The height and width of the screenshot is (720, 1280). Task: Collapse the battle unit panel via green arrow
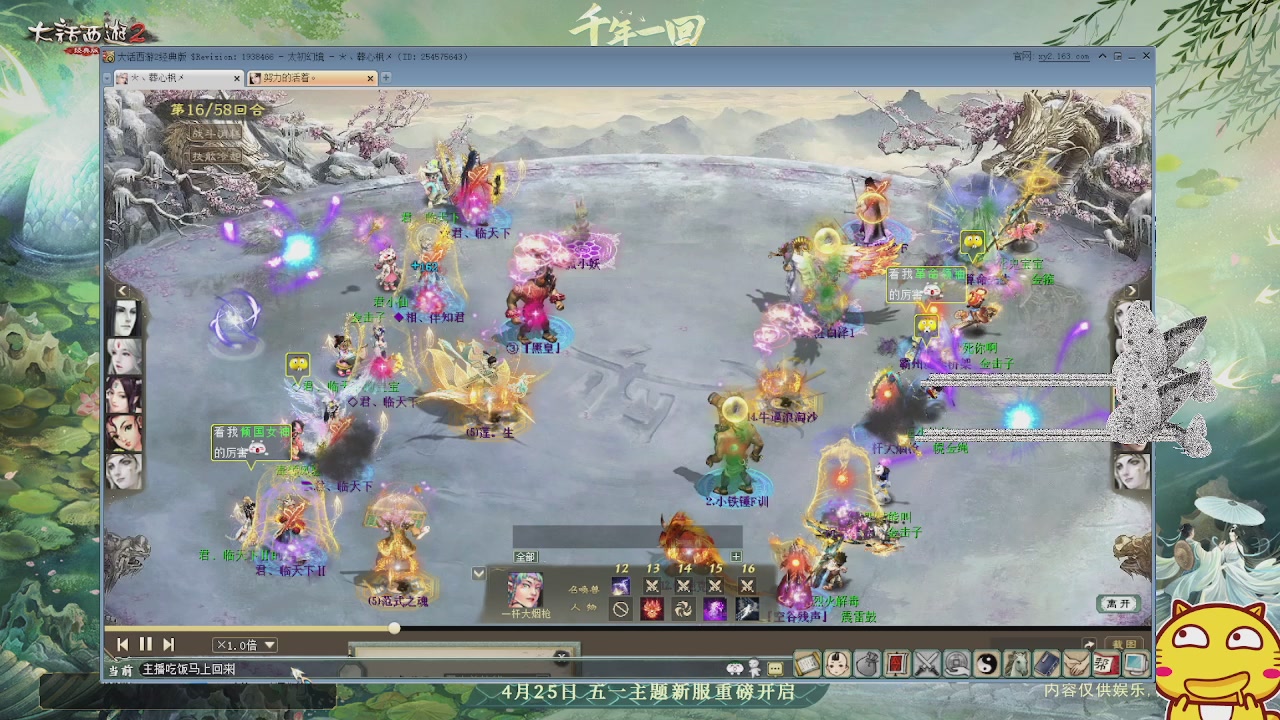[478, 573]
